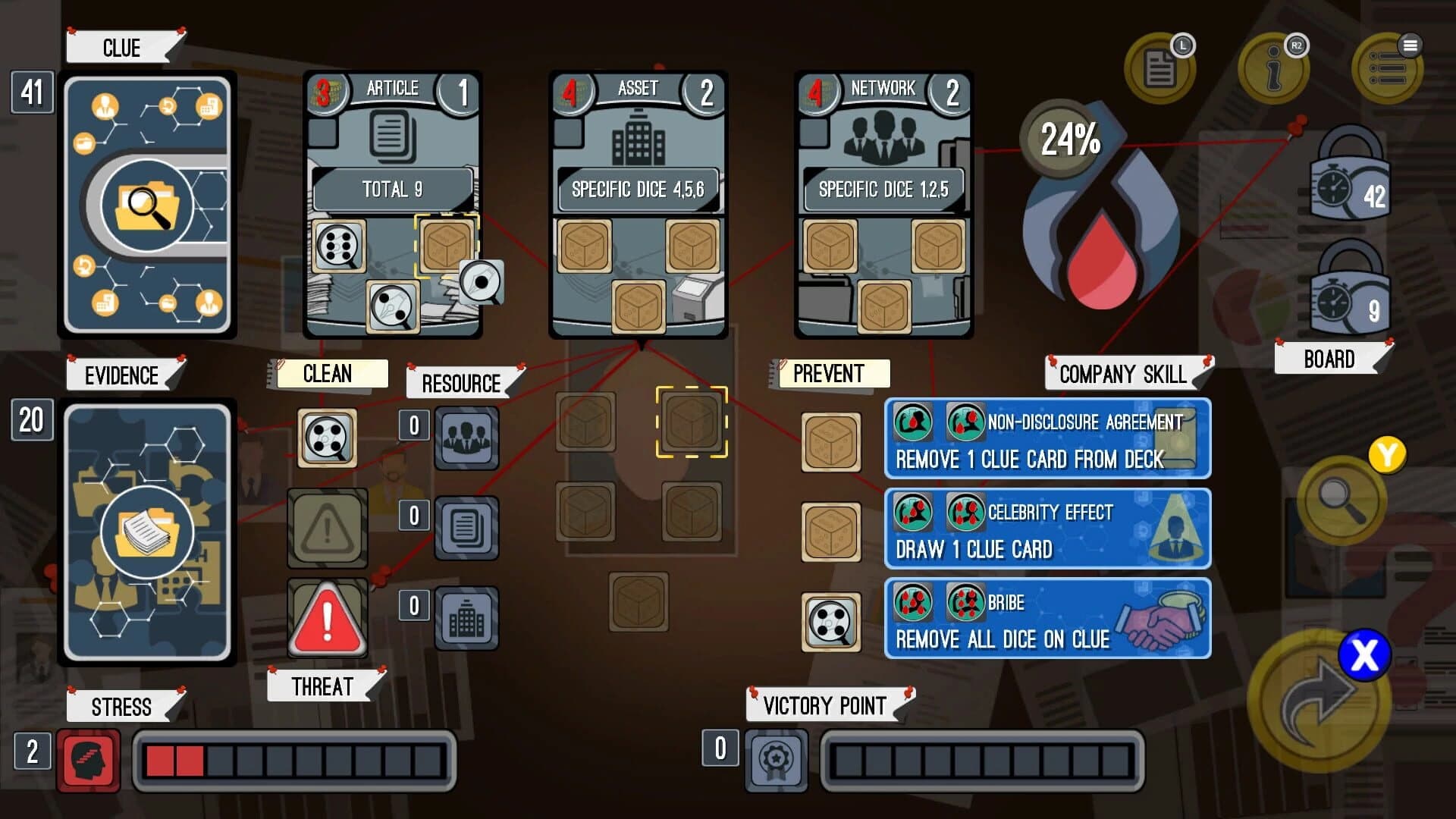This screenshot has width=1456, height=819.
Task: Select the Article document resource icon
Action: [x=466, y=525]
